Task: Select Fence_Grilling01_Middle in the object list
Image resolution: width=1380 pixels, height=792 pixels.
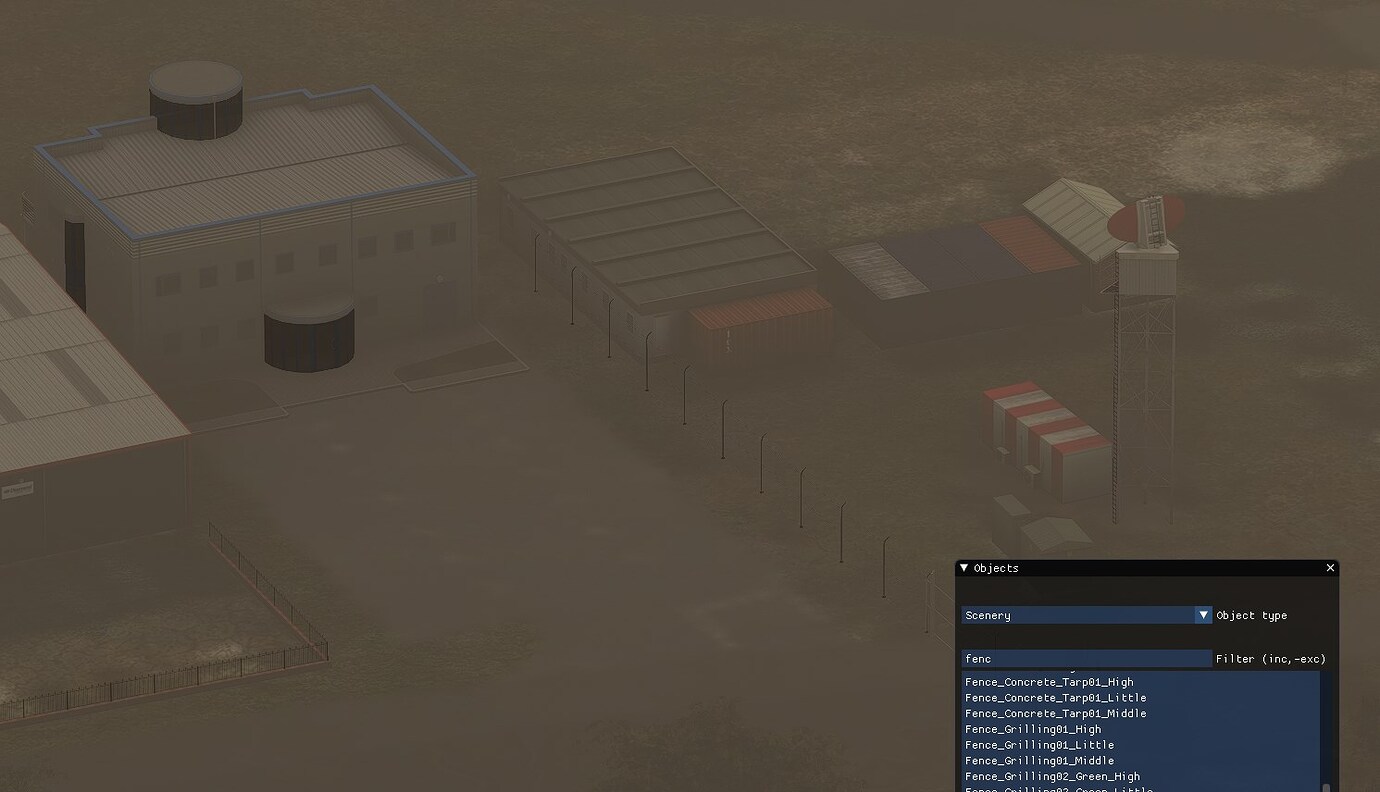Action: pyautogui.click(x=1038, y=760)
